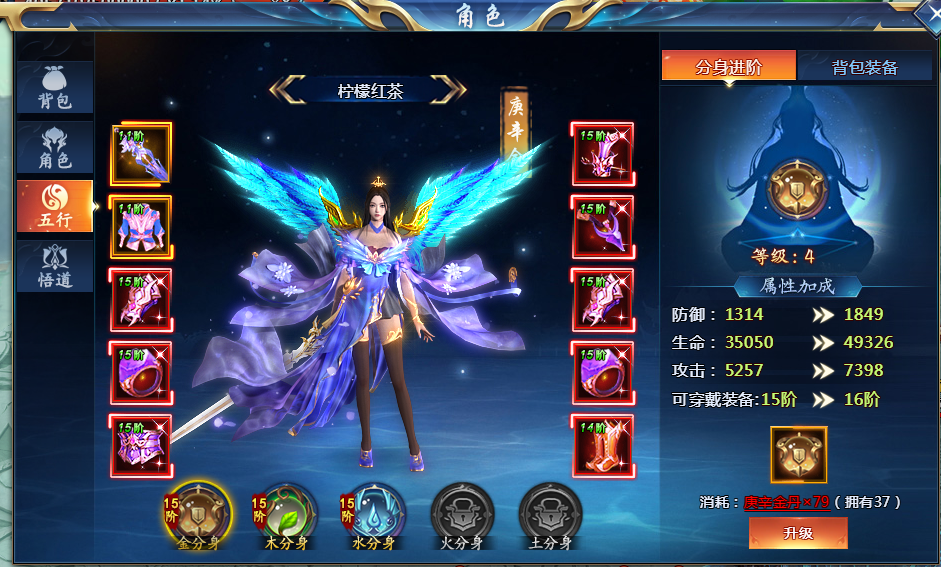
Task: Select the pink robe armor slot
Action: 140,227
